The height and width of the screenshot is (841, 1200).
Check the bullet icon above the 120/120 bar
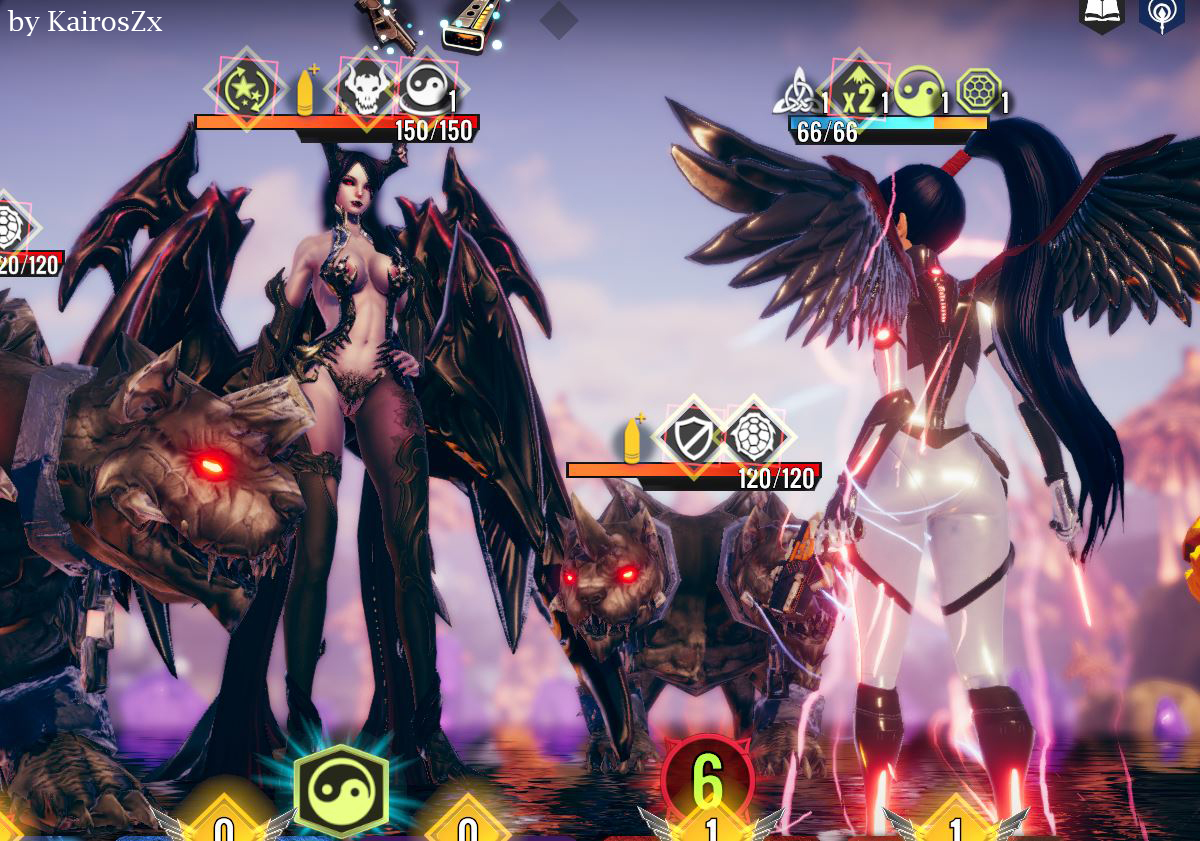pos(632,440)
